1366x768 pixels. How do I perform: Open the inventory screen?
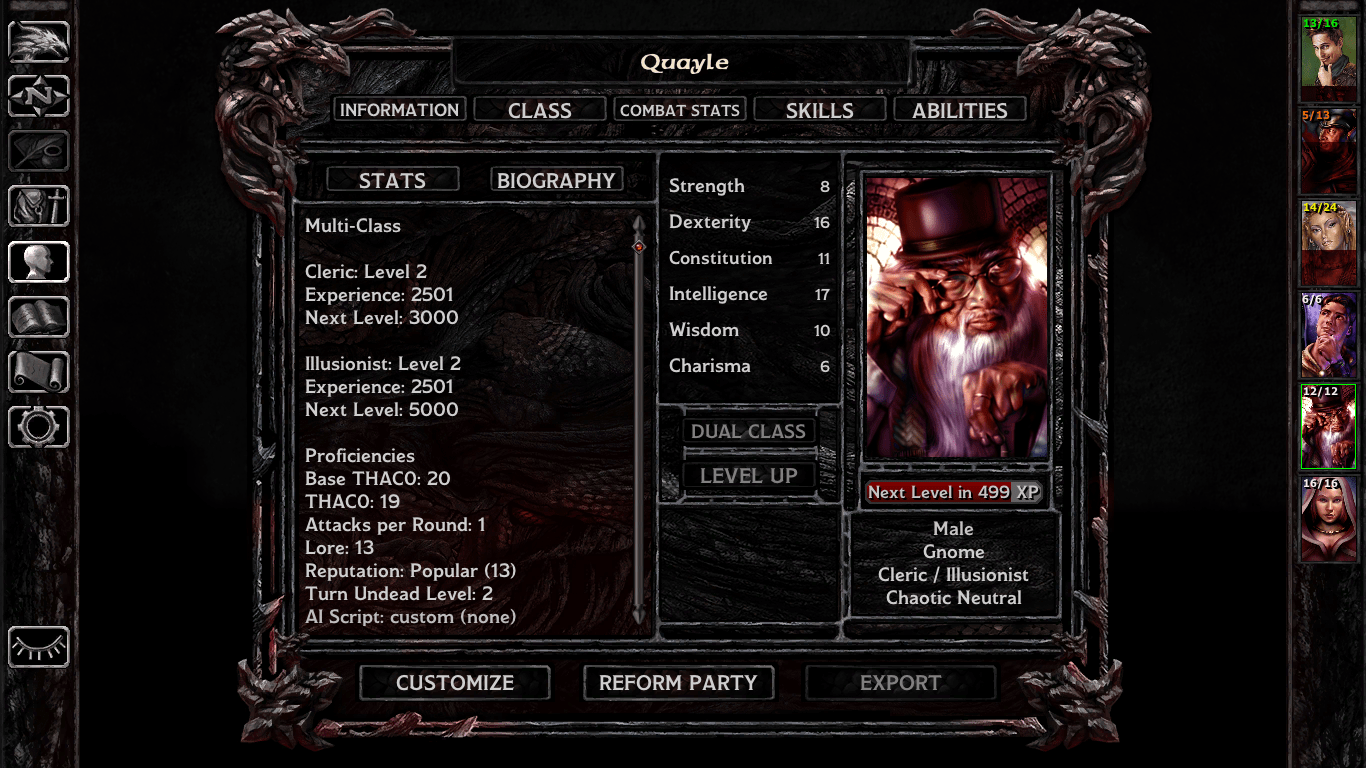[38, 207]
